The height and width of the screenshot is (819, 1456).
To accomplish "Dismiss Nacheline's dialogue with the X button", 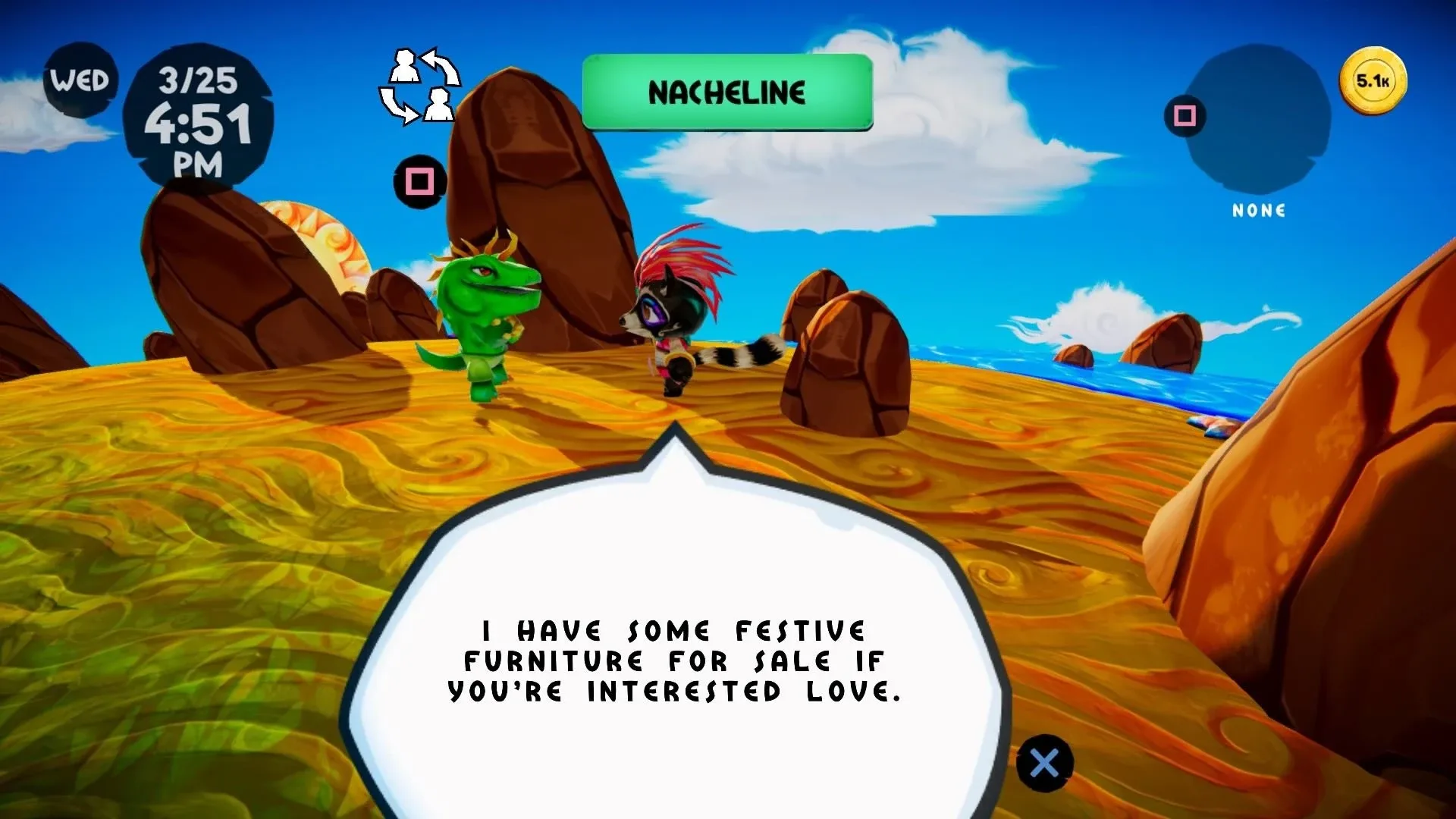I will pos(1044,763).
